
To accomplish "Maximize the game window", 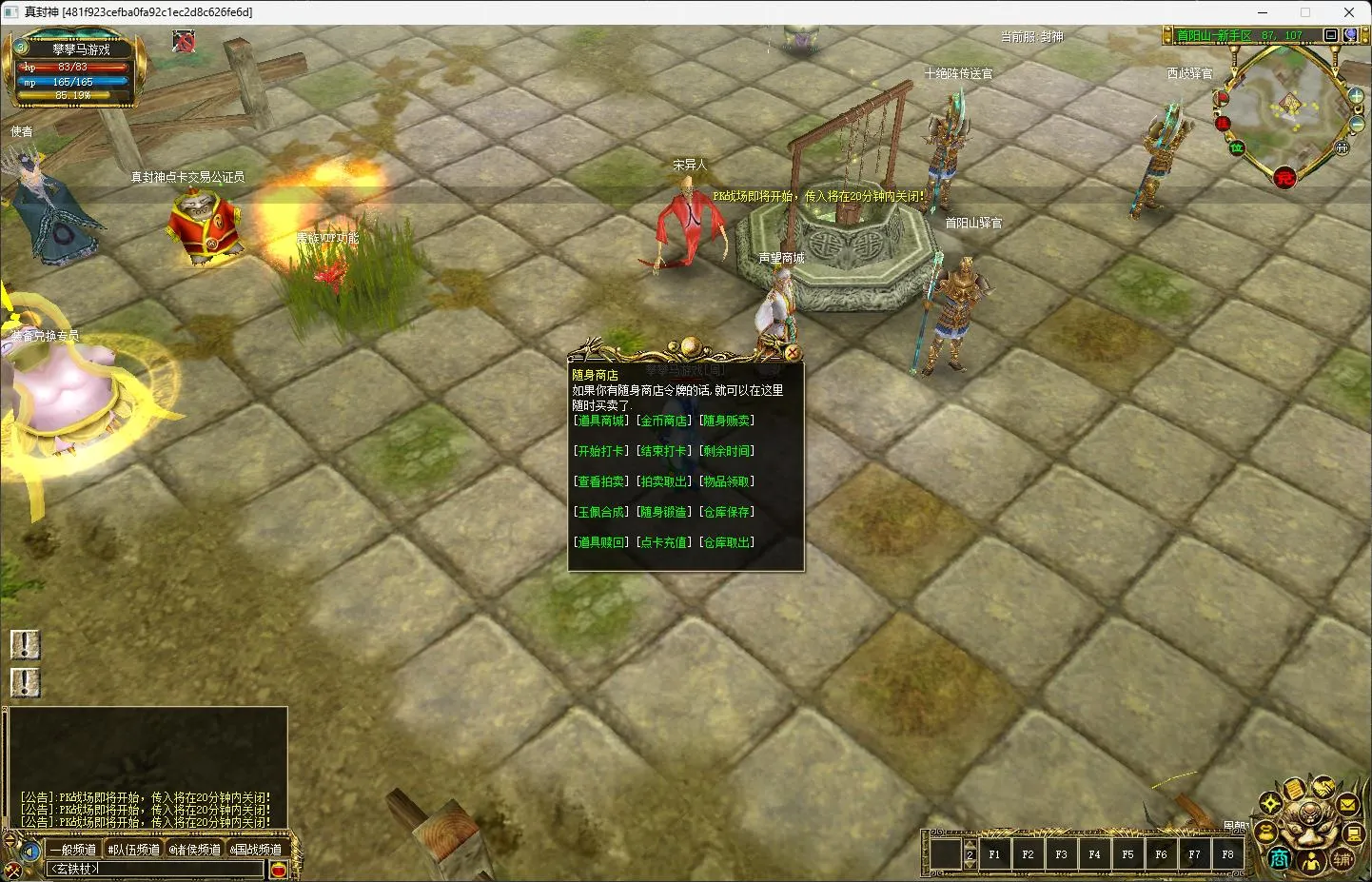I will 1305,12.
